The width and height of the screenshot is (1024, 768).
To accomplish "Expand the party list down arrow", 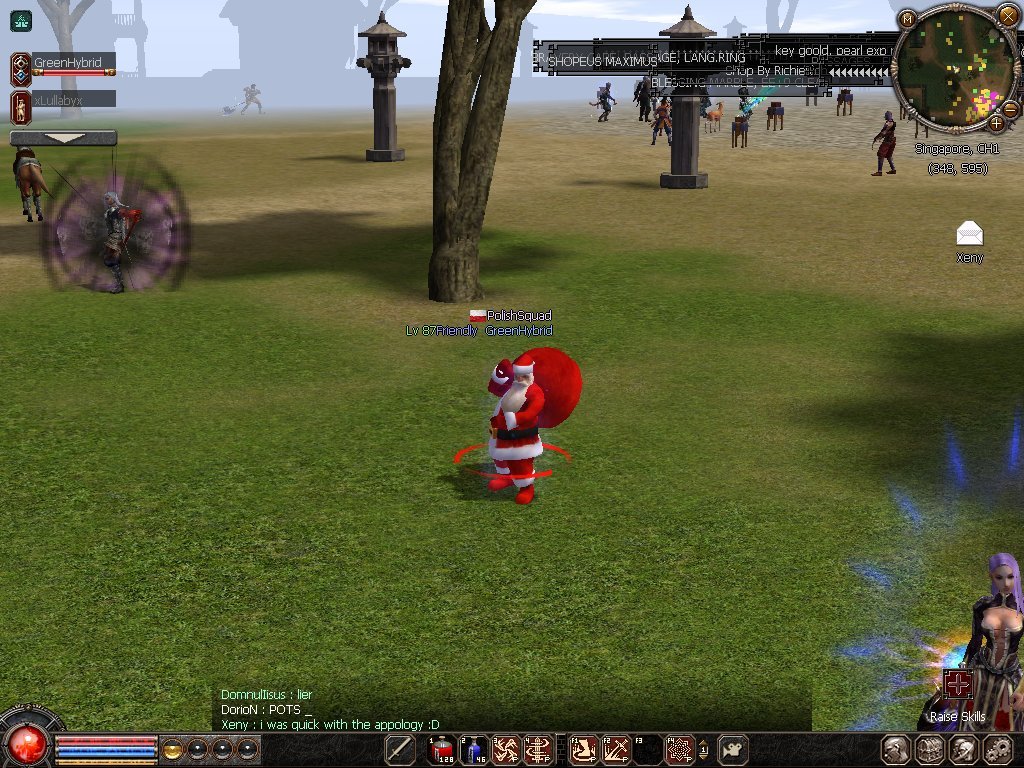I will [63, 138].
